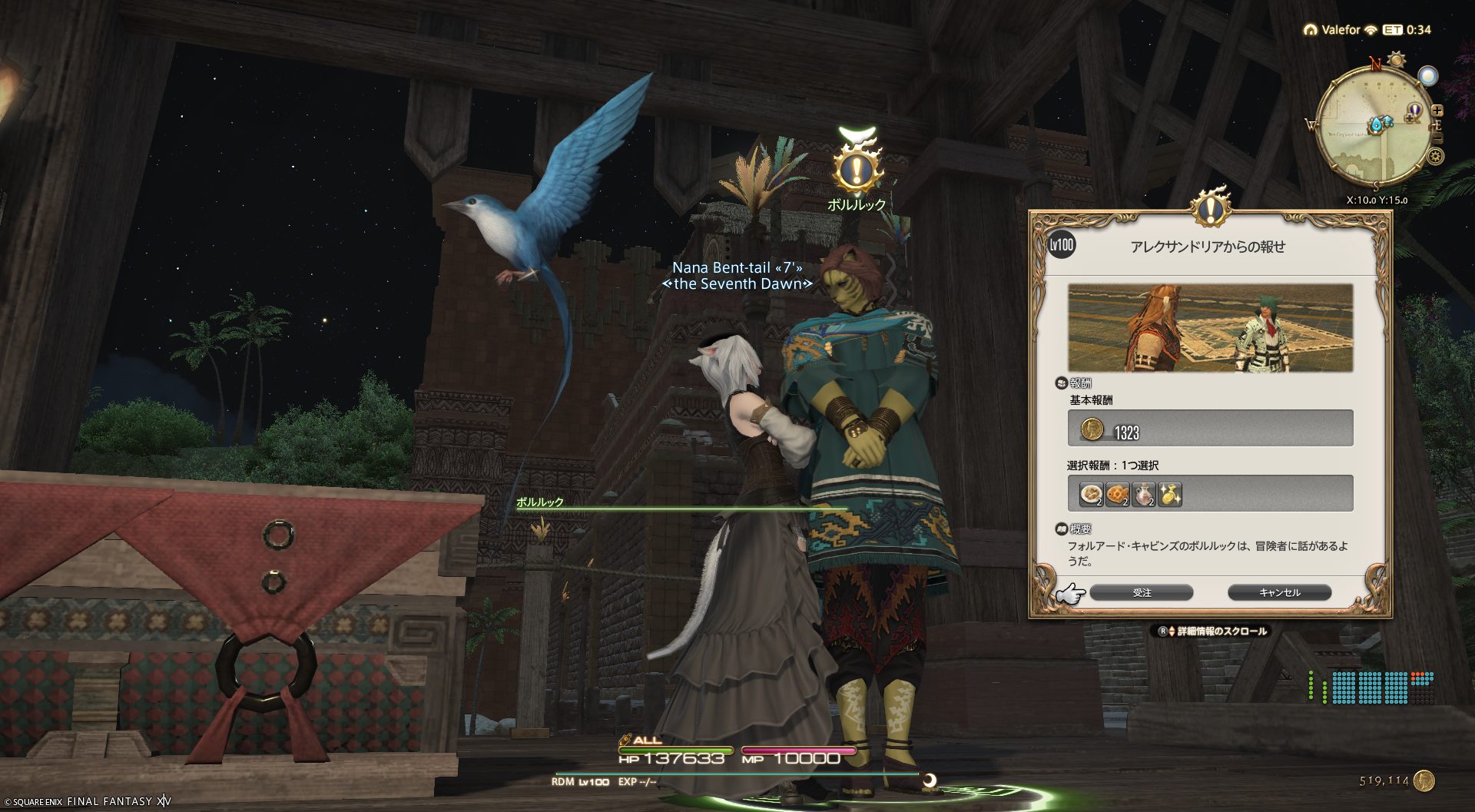This screenshot has width=1475, height=812.
Task: Zoom out the minimap with the minus button
Action: pyautogui.click(x=1437, y=138)
